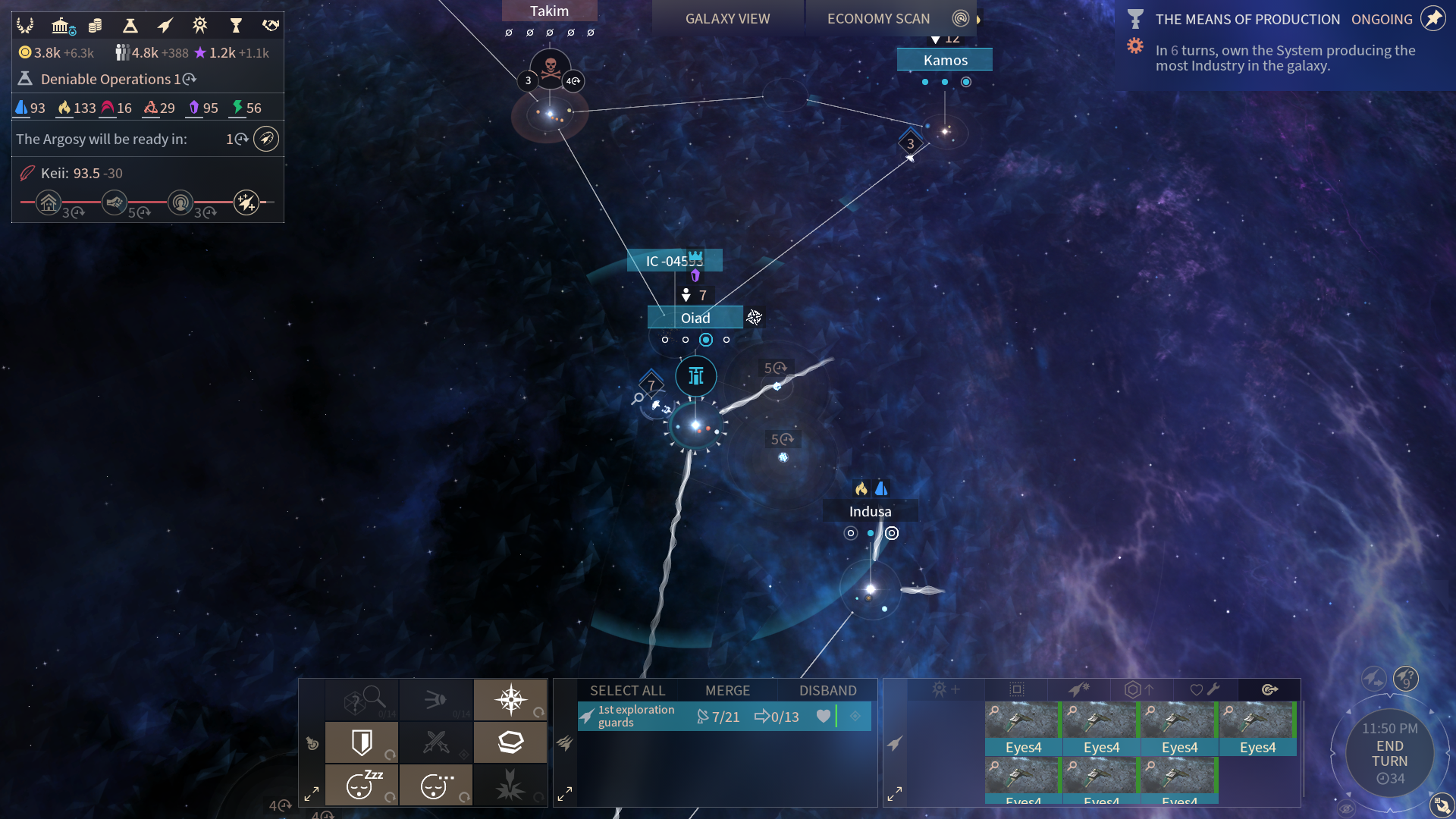Open the diplomacy handshake screen
Viewport: 1456px width, 819px height.
tap(270, 26)
